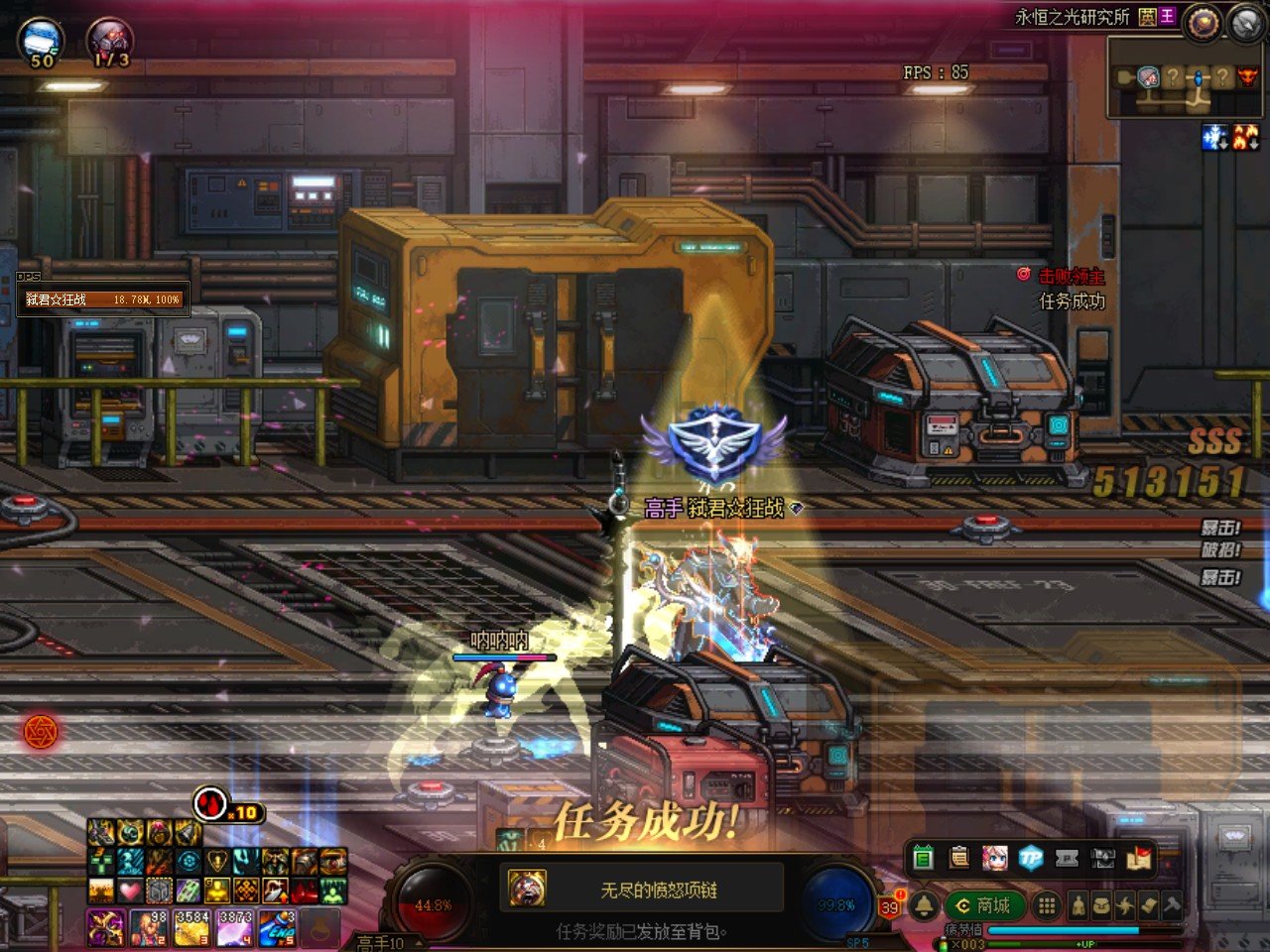The width and height of the screenshot is (1270, 952).
Task: Open the quest clipboard icon
Action: (x=959, y=858)
